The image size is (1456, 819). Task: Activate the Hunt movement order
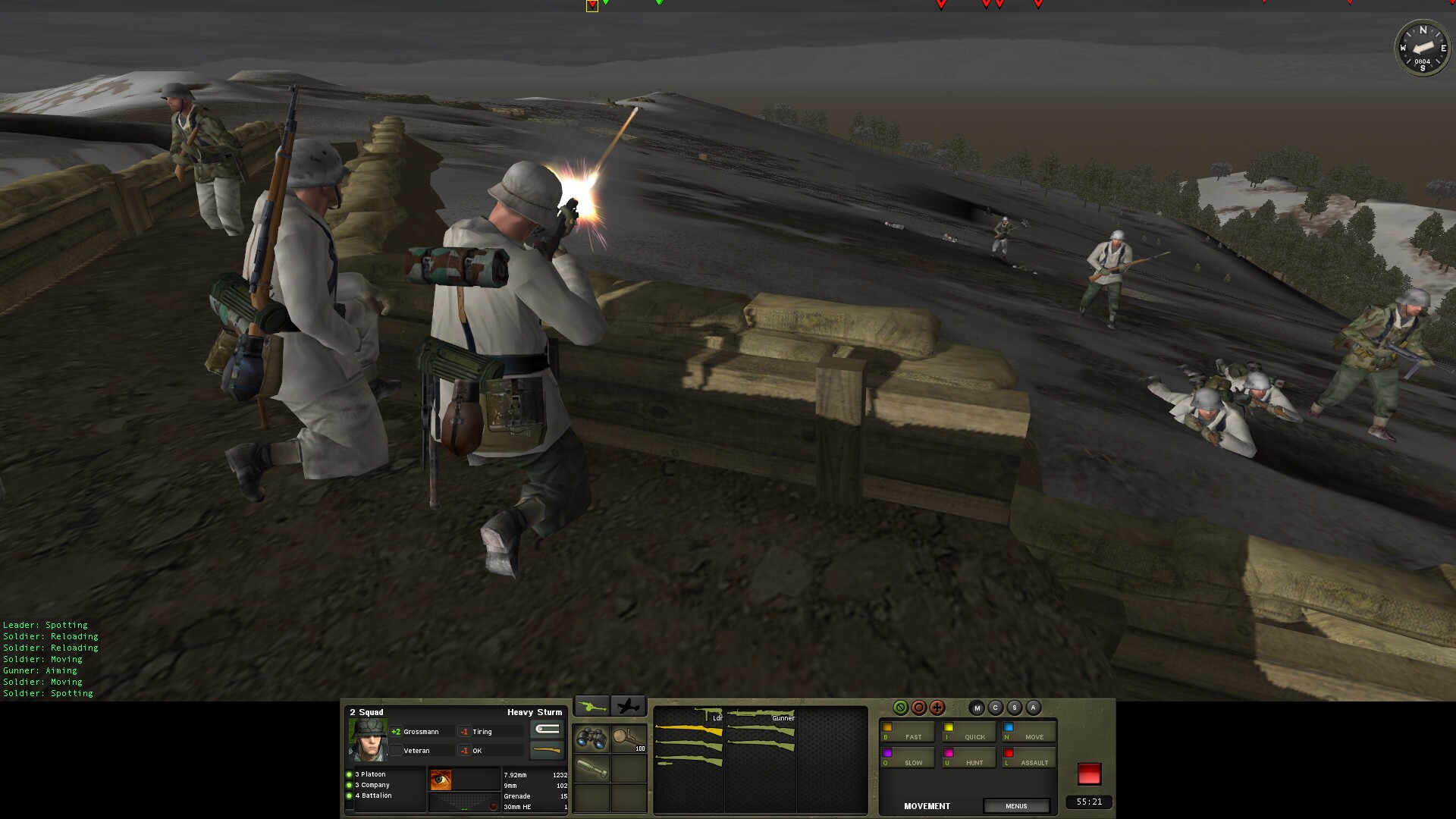coord(968,758)
